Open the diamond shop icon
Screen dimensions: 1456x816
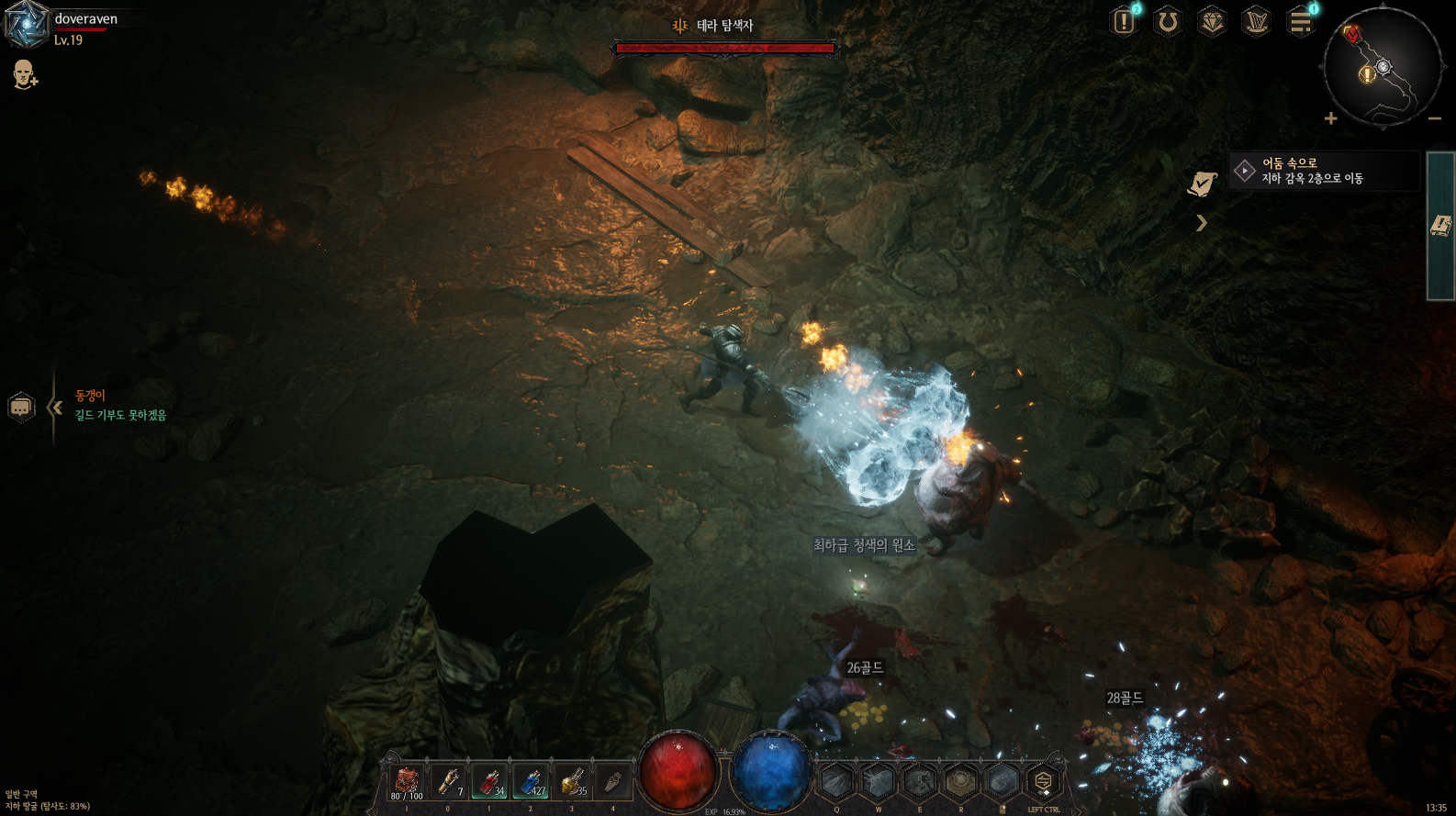[x=1212, y=21]
